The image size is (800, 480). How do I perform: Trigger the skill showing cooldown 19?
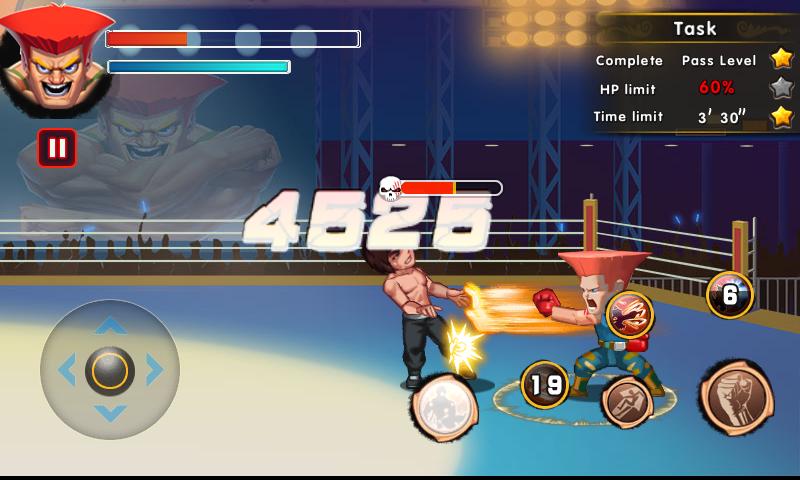tap(544, 384)
